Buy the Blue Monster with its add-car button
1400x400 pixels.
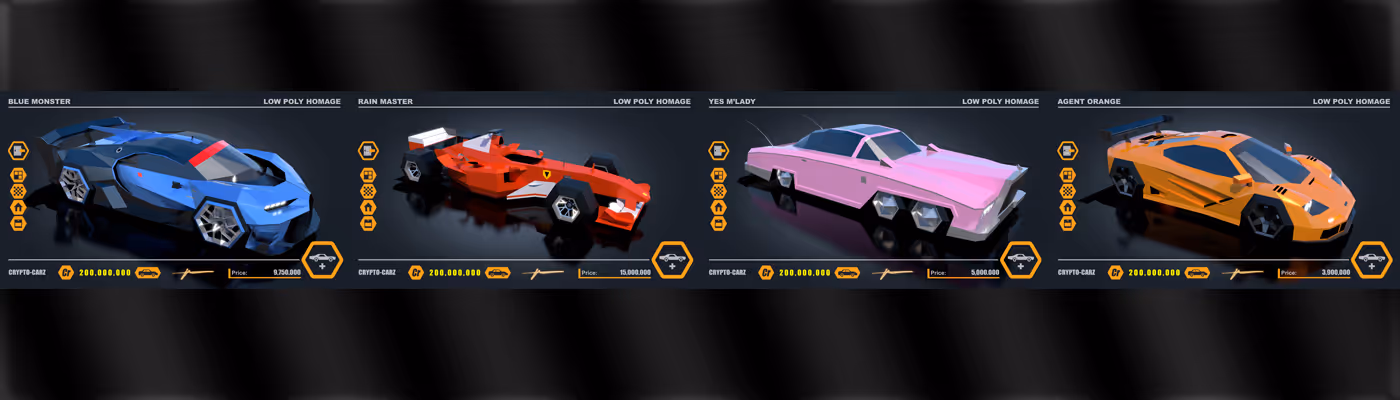[x=322, y=260]
